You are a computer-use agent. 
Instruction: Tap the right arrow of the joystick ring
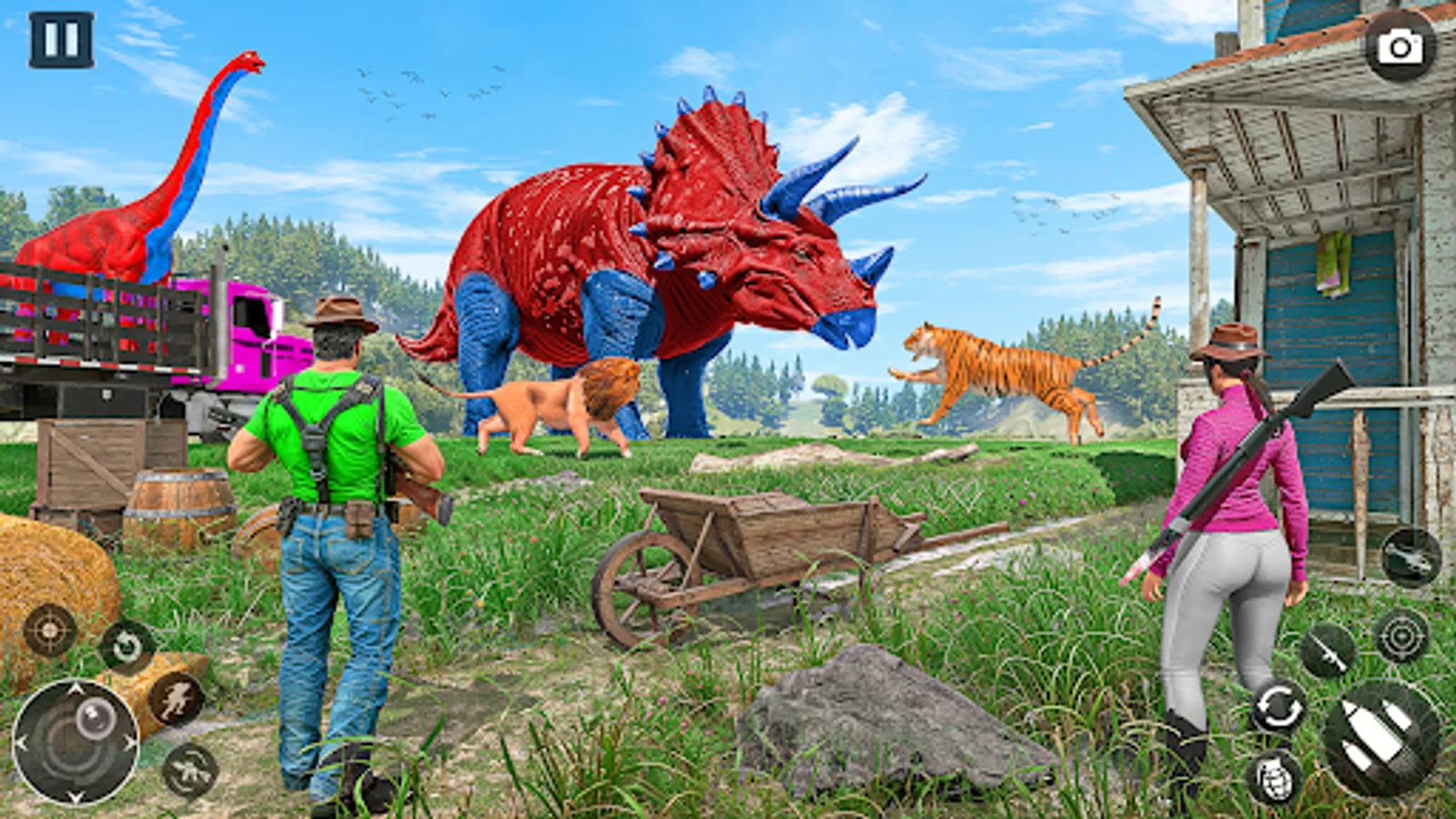[129, 741]
